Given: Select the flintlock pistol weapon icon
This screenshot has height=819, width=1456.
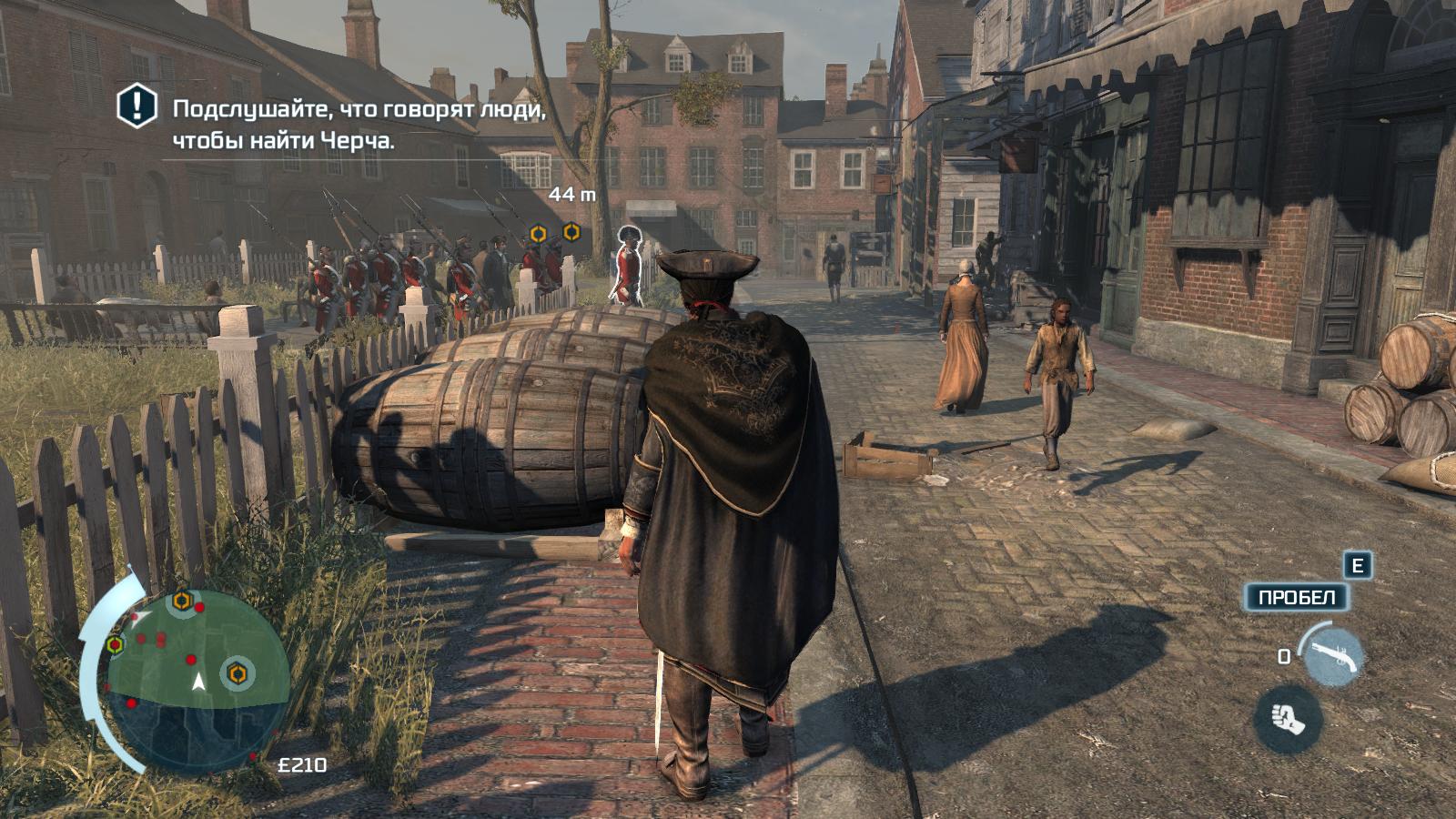Looking at the screenshot, I should pyautogui.click(x=1332, y=654).
